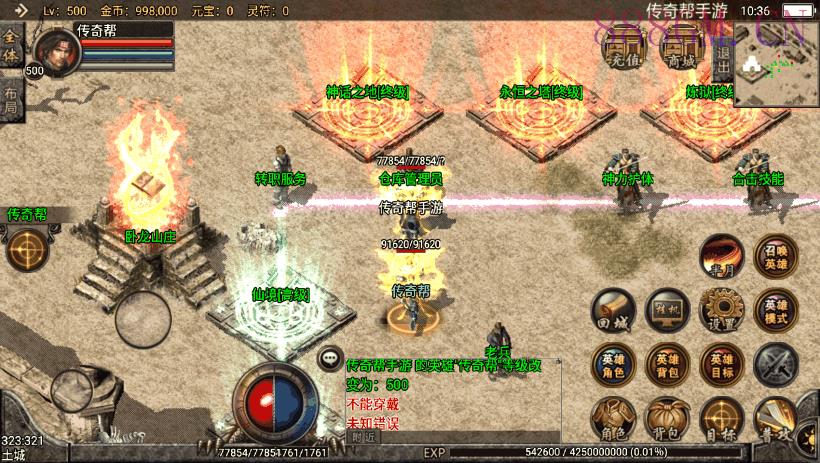The image size is (820, 463).
Task: Activate the 半月 half-moon skill
Action: click(x=720, y=255)
